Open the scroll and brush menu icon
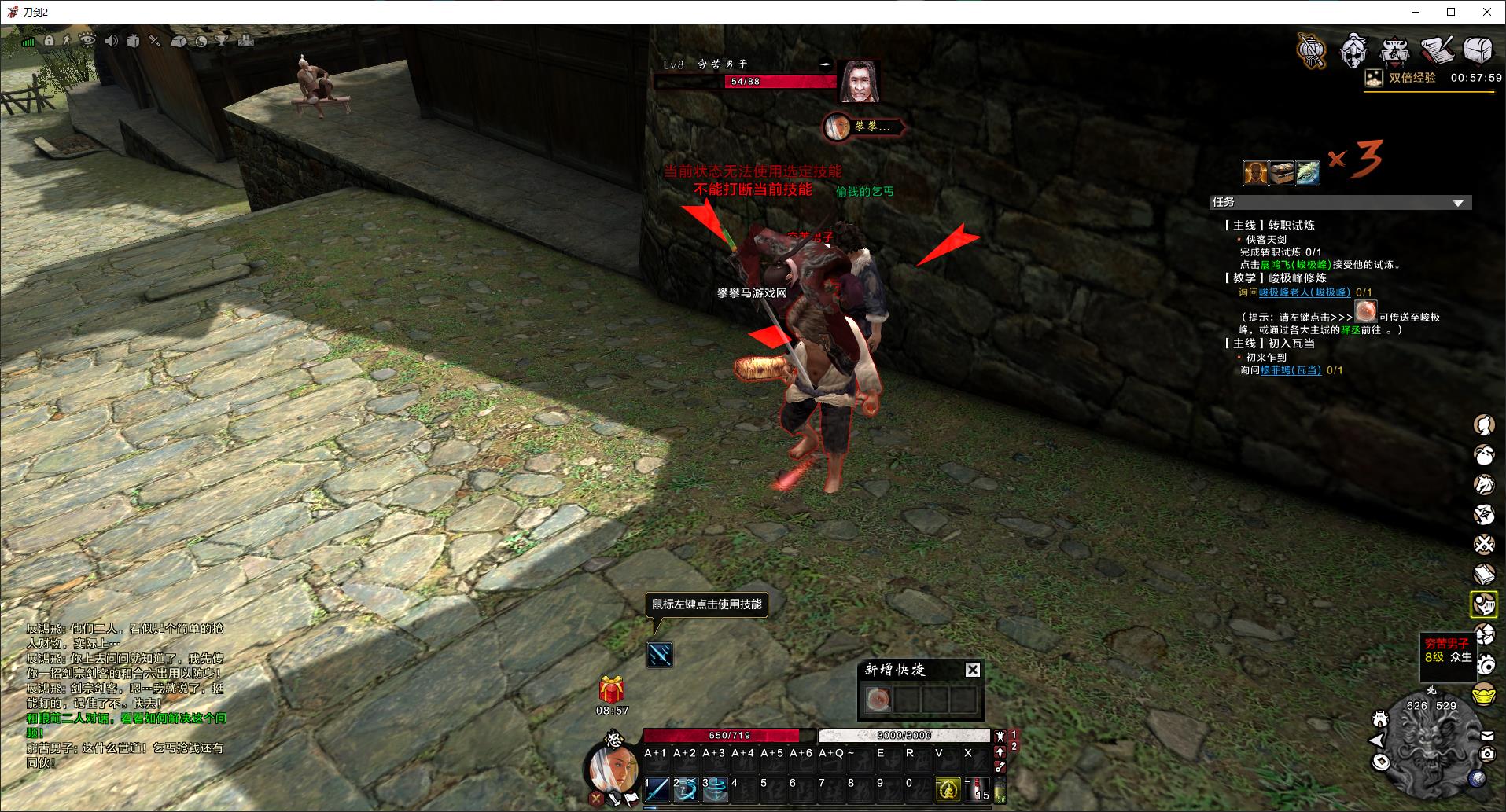This screenshot has width=1506, height=812. (1437, 50)
